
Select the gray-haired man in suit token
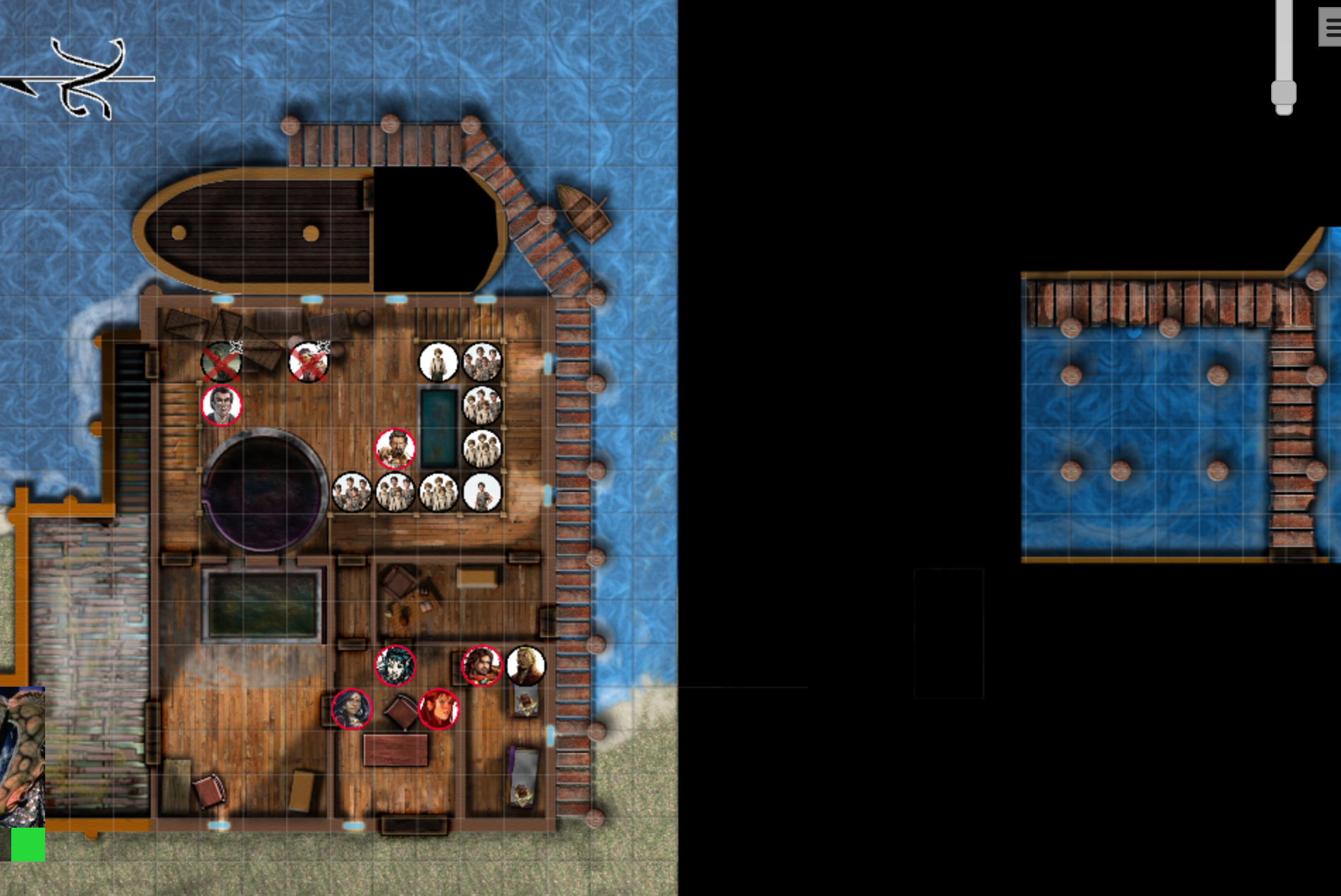[221, 405]
